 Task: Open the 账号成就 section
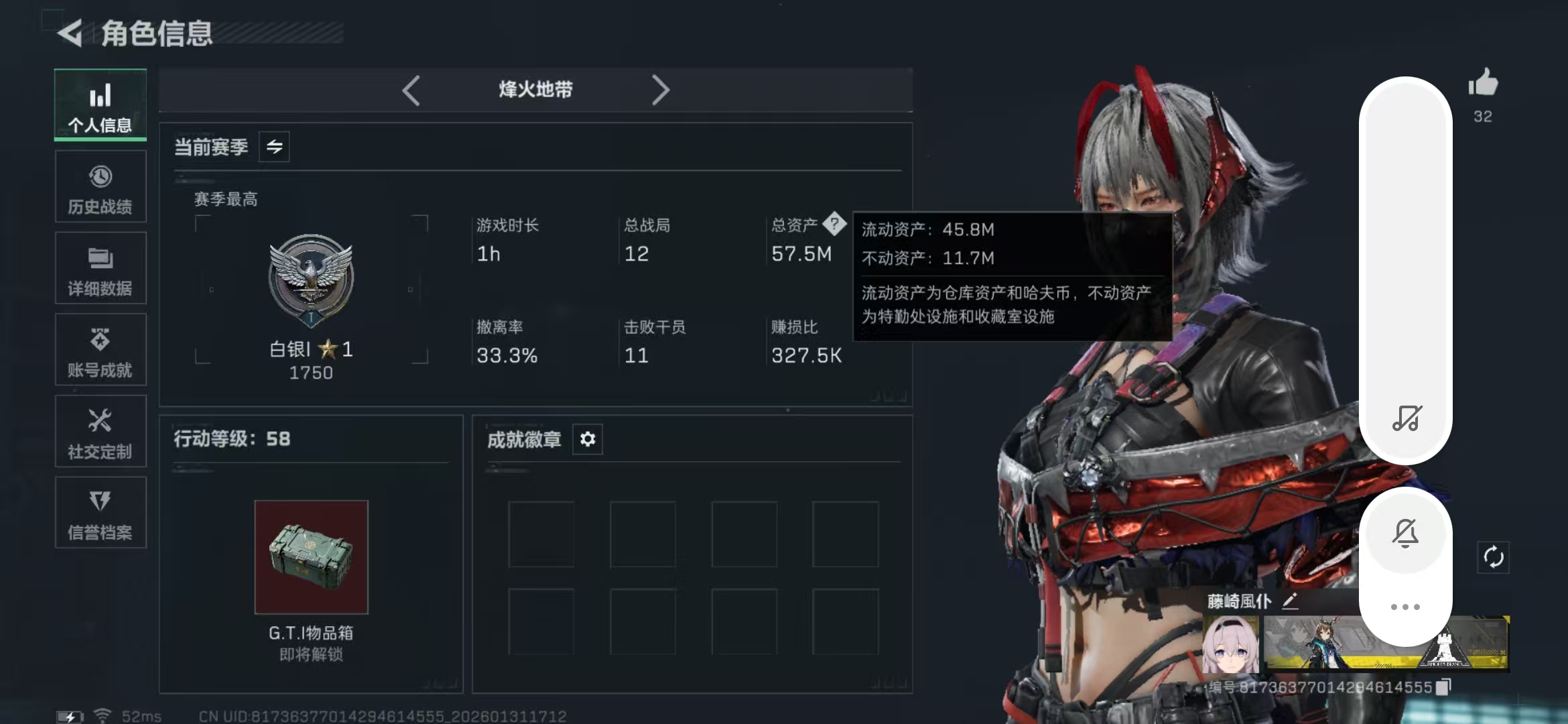tap(100, 349)
